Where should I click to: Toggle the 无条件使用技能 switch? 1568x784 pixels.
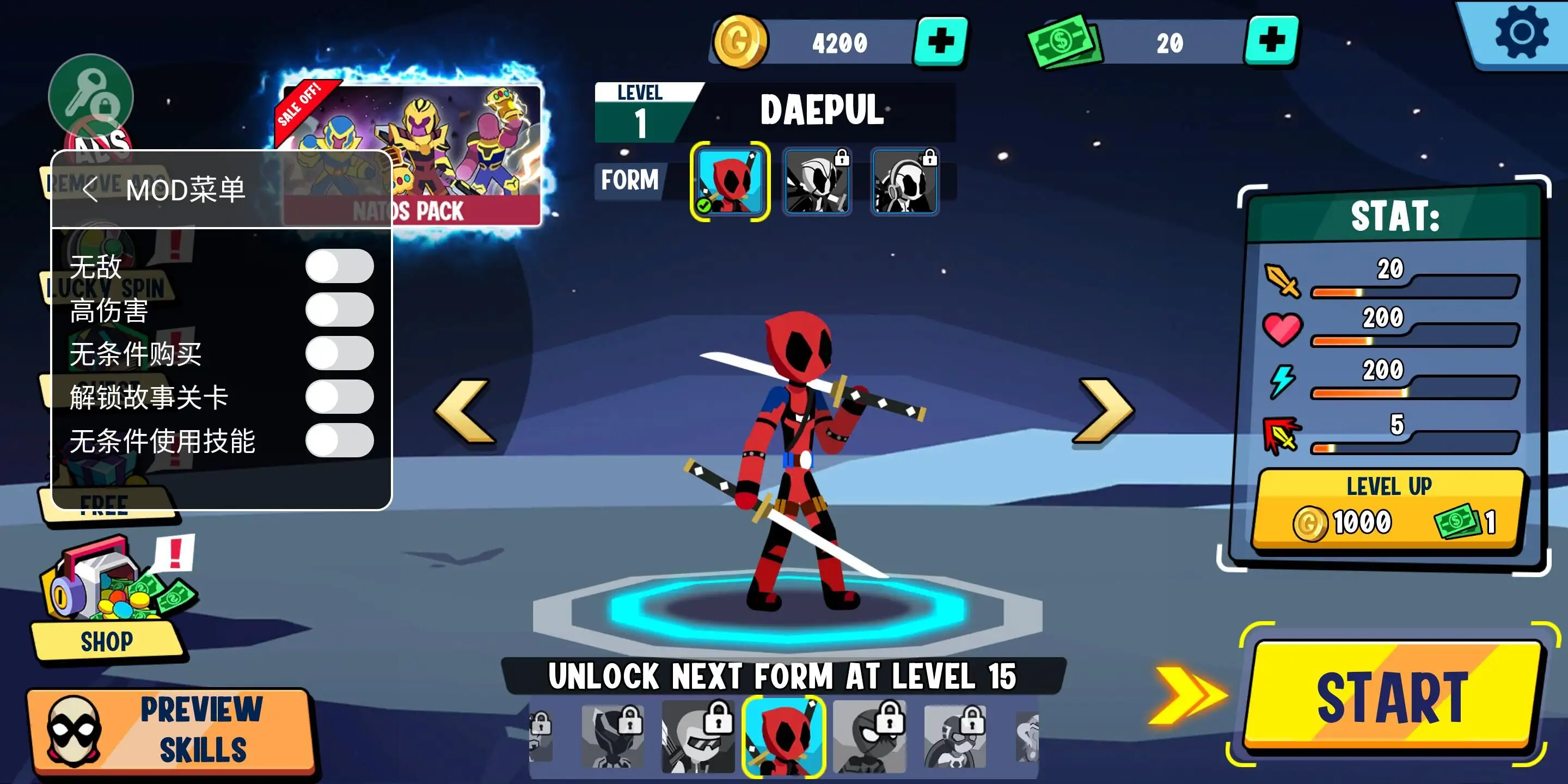coord(339,440)
